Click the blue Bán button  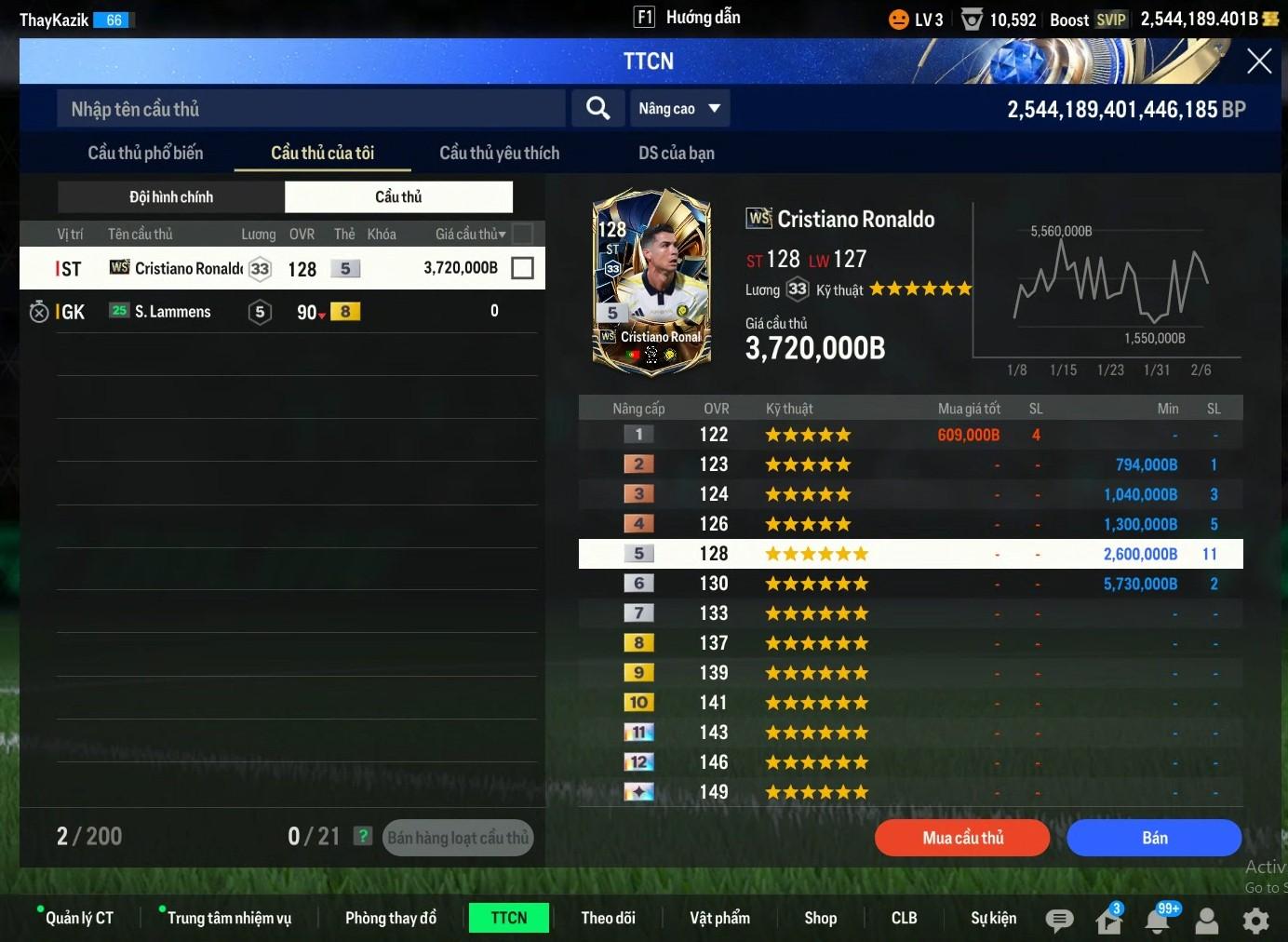click(x=1154, y=838)
